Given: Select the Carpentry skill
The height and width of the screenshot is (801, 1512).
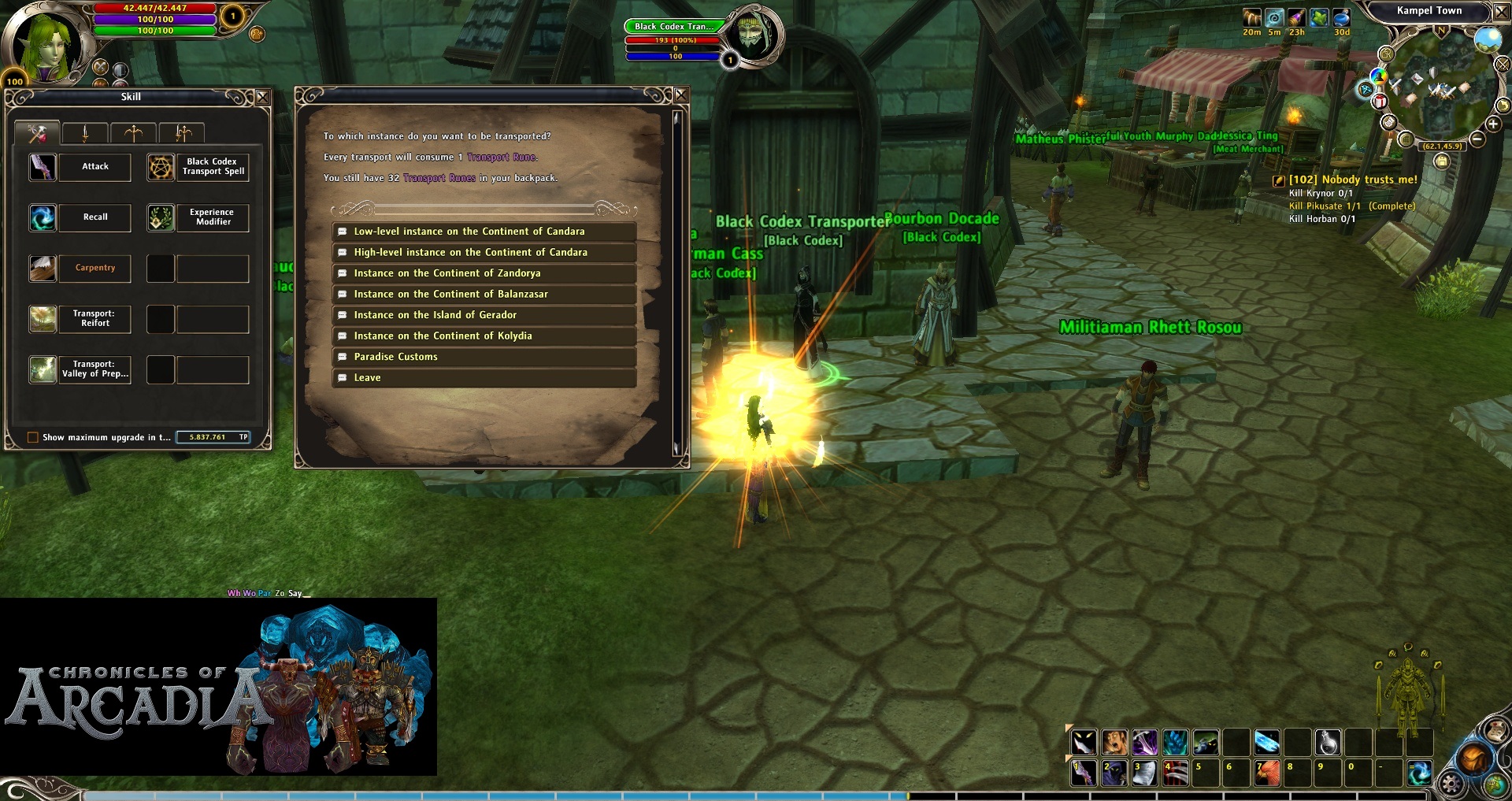Looking at the screenshot, I should (x=43, y=269).
